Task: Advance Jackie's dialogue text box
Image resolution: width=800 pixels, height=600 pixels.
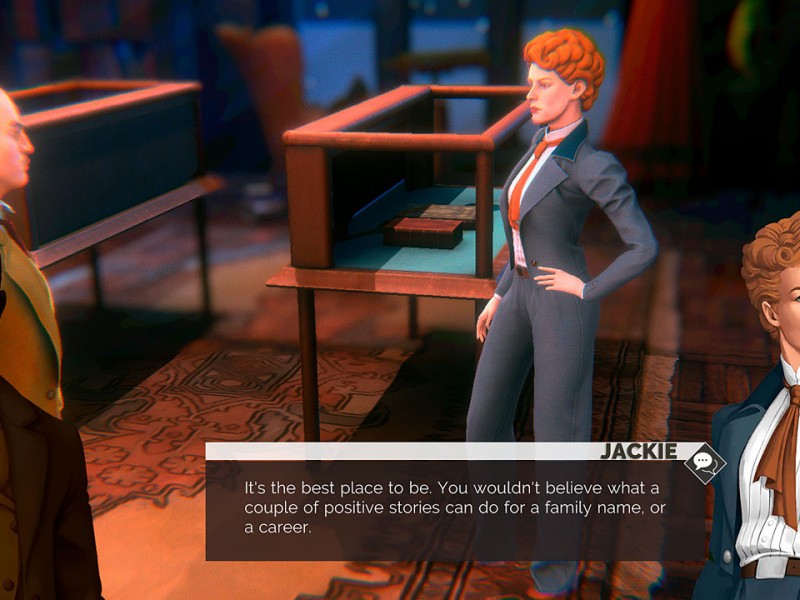Action: [455, 510]
